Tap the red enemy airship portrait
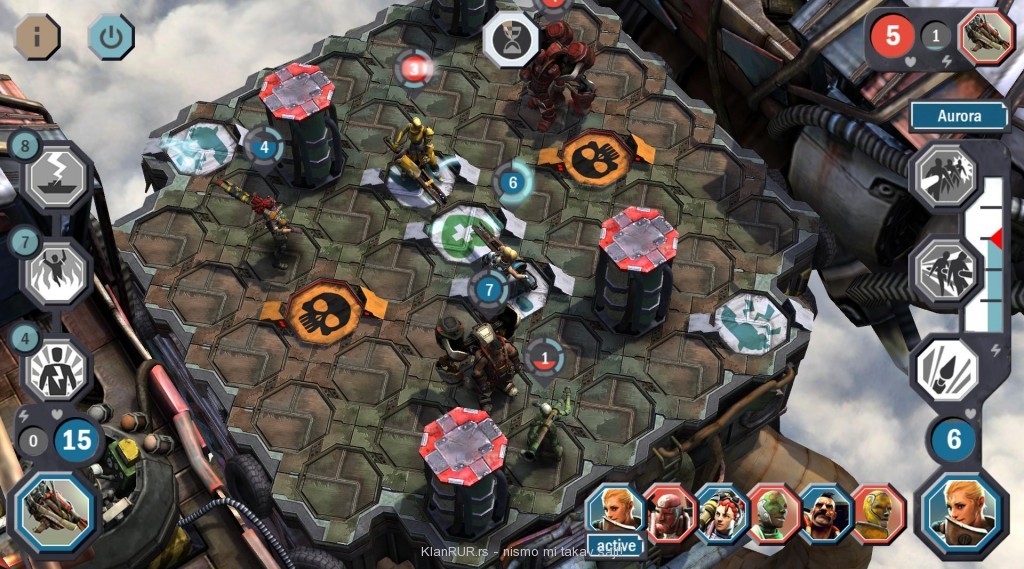Screen dimensions: 1024x569 [x=986, y=37]
